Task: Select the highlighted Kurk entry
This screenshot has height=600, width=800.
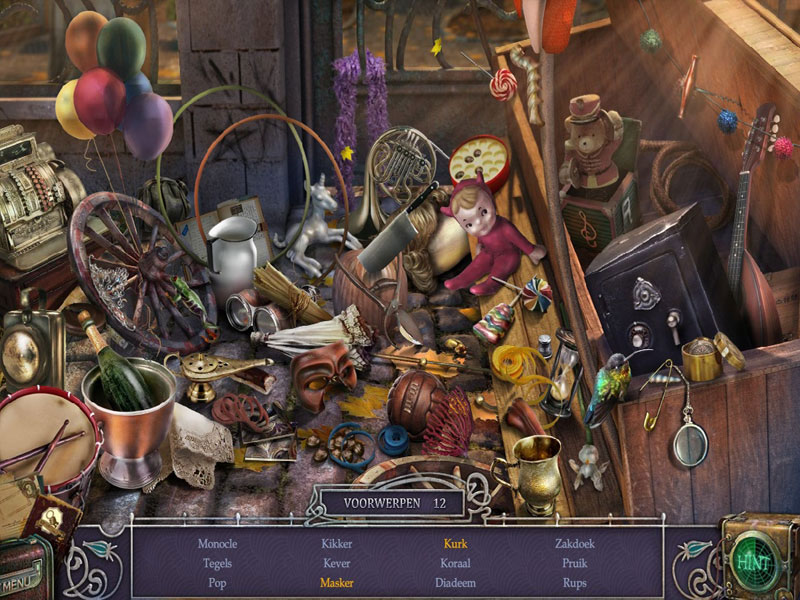Action: pyautogui.click(x=455, y=544)
